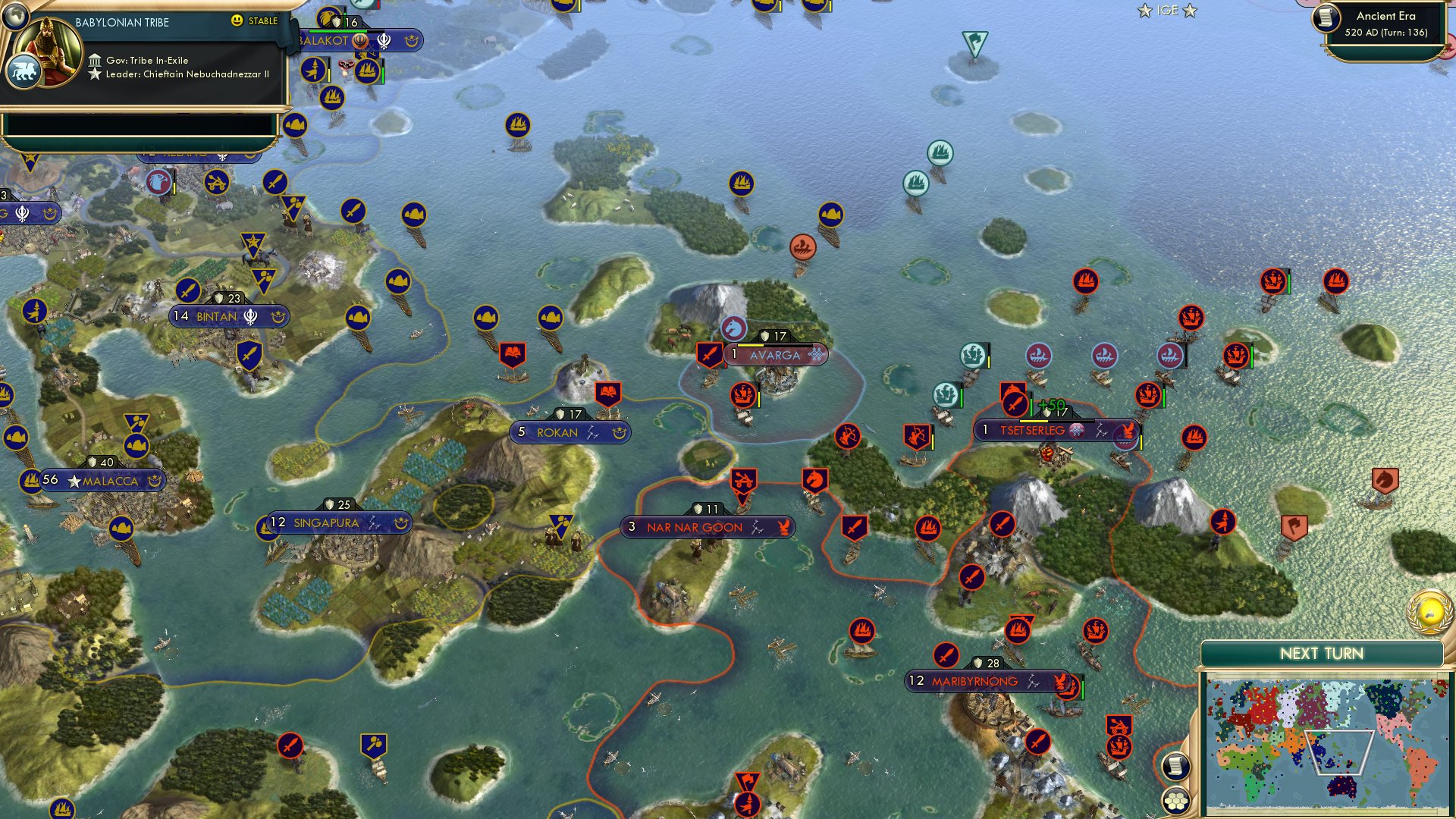Viewport: 1456px width, 819px height.
Task: Click the NEXT TURN button
Action: pyautogui.click(x=1323, y=652)
